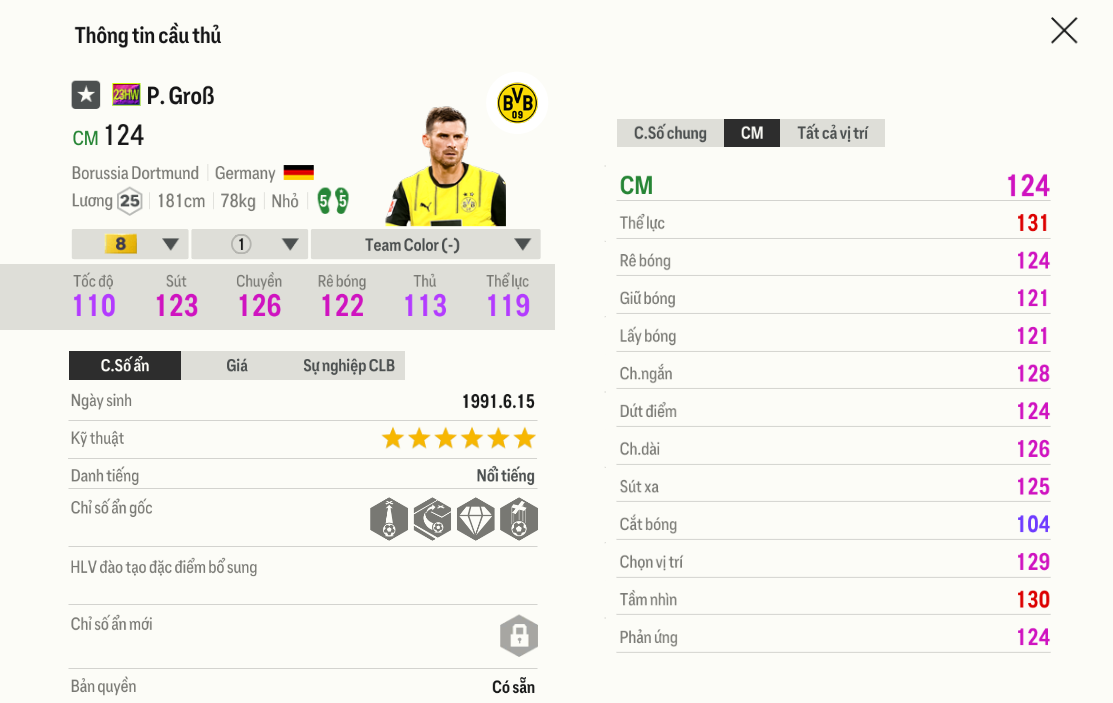
Task: Select the CM position tab
Action: (752, 133)
